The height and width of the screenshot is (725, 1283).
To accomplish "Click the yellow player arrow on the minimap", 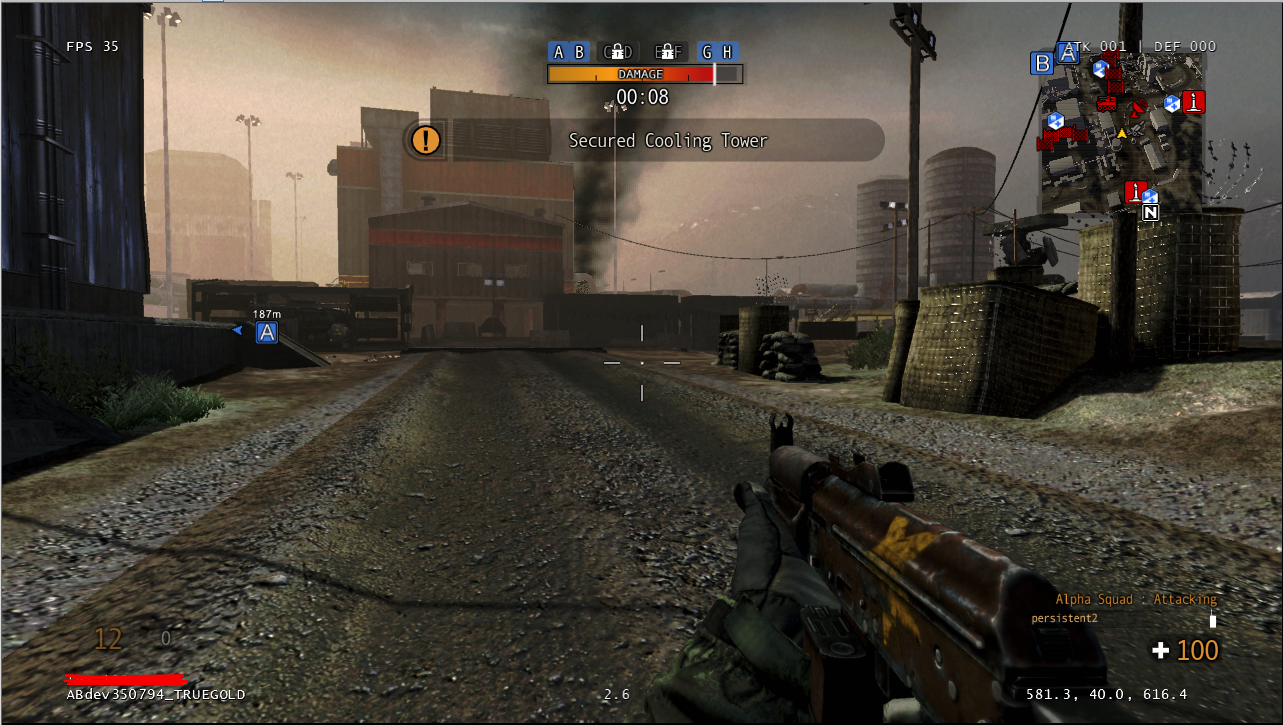I will [x=1122, y=133].
